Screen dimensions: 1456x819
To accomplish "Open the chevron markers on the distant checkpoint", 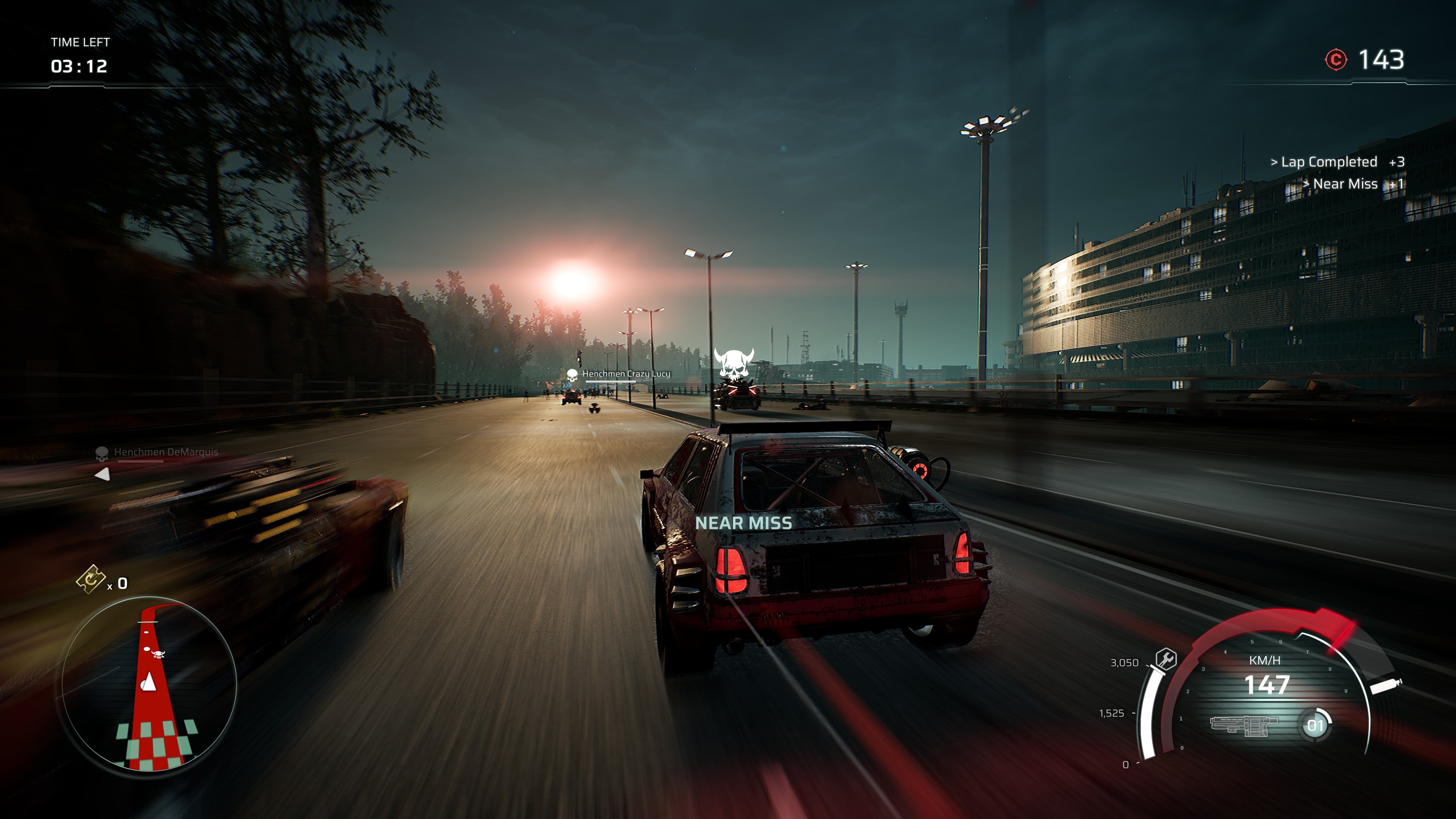I will pyautogui.click(x=567, y=386).
